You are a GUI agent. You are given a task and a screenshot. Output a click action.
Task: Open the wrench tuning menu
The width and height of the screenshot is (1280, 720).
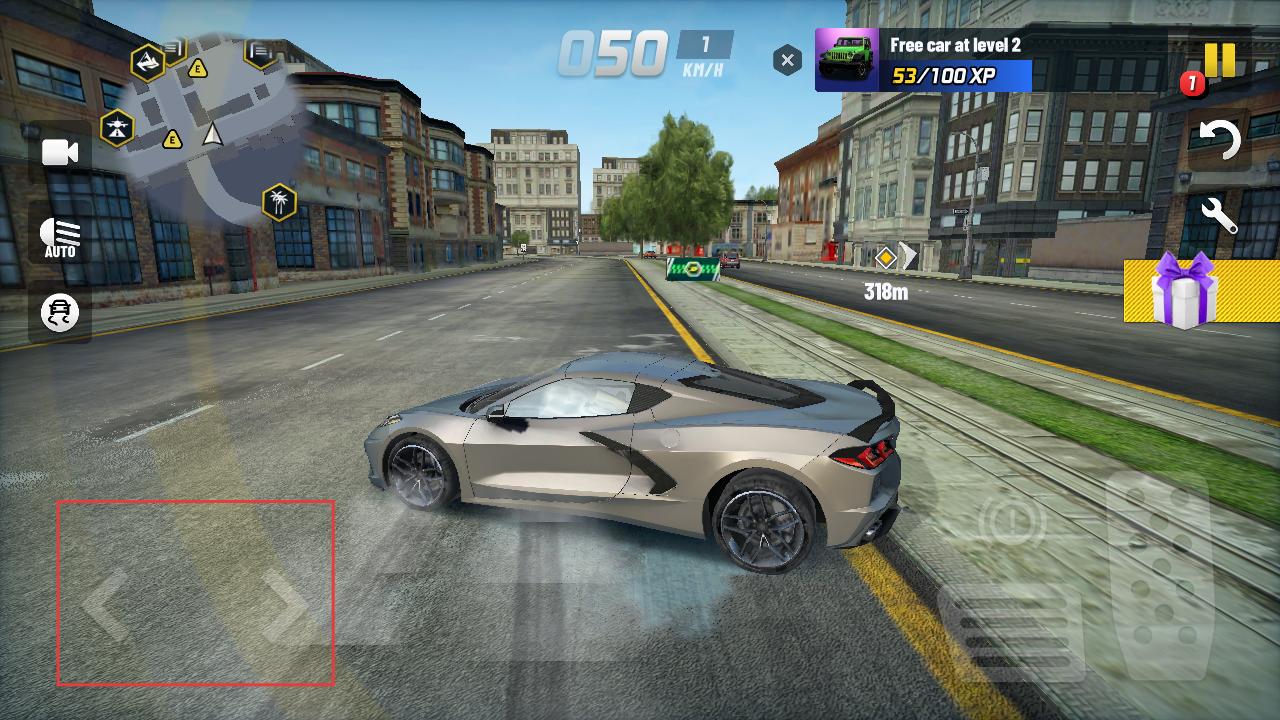pyautogui.click(x=1219, y=215)
